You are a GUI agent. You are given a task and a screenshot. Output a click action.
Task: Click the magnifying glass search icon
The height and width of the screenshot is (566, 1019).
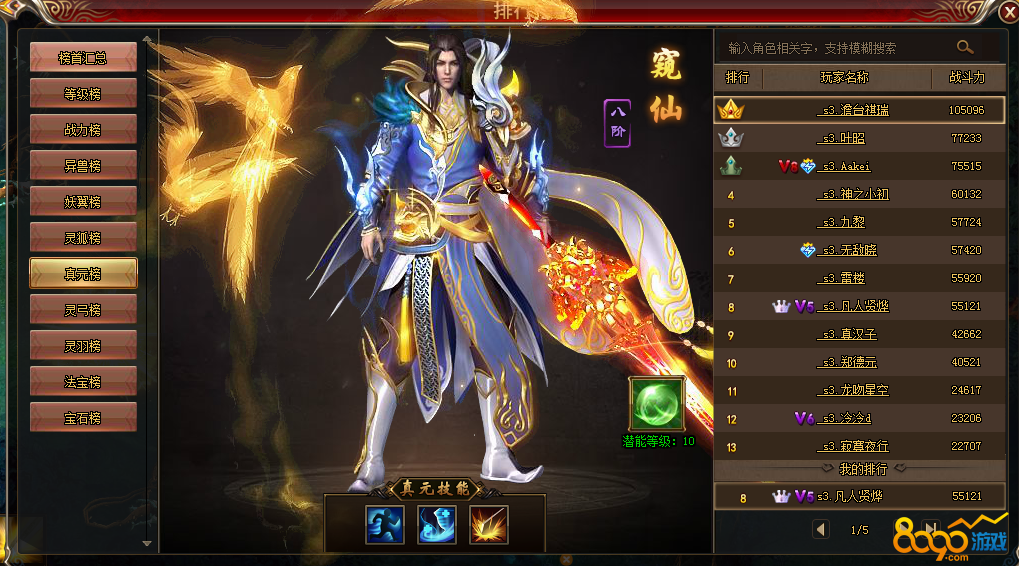point(965,47)
